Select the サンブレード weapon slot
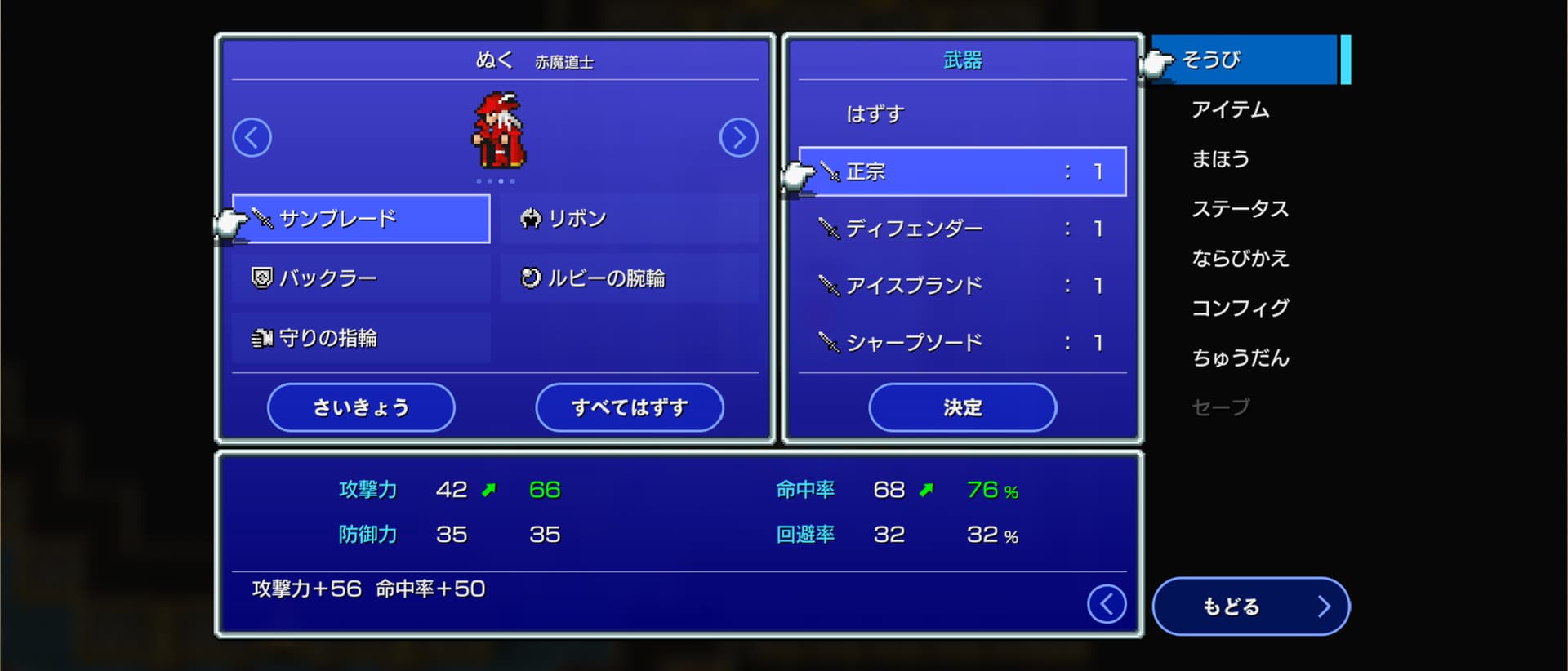This screenshot has height=671, width=1568. 361,219
